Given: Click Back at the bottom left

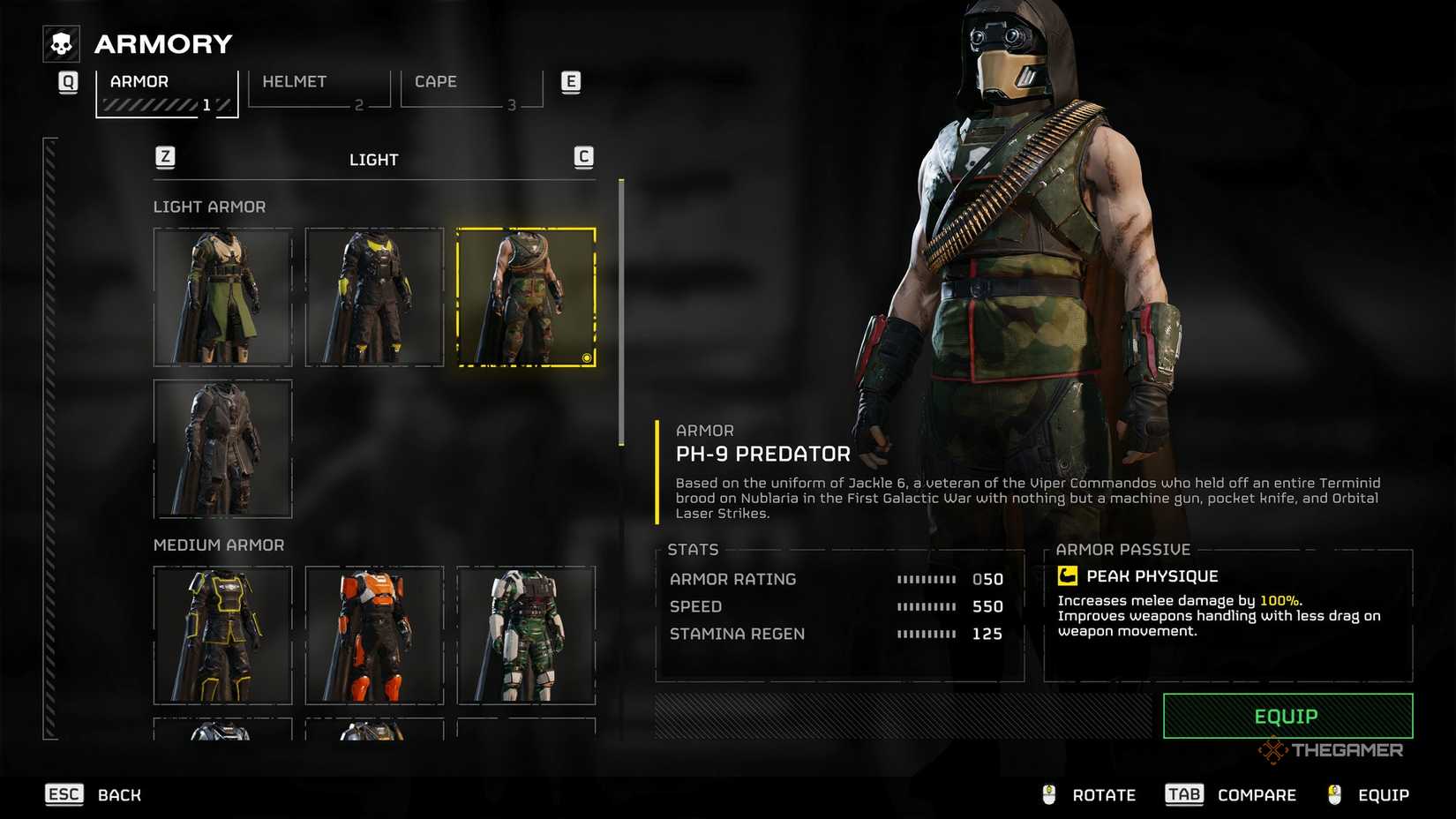Looking at the screenshot, I should (119, 794).
